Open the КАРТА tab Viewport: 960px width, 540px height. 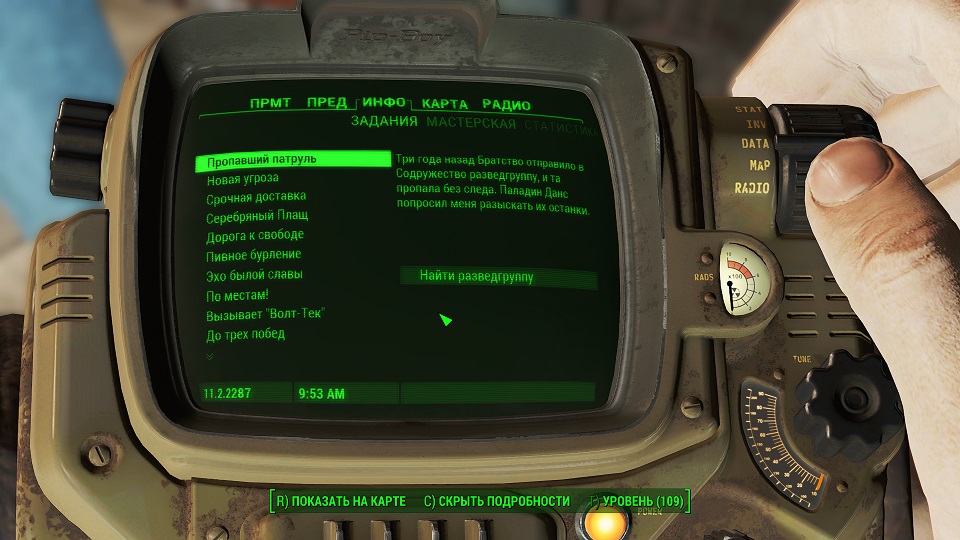(445, 104)
